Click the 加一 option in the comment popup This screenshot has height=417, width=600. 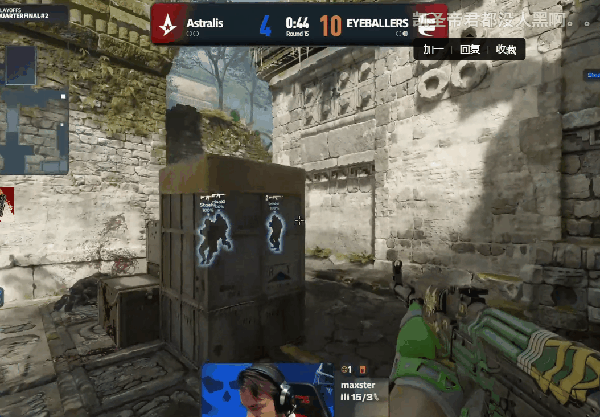(x=433, y=48)
